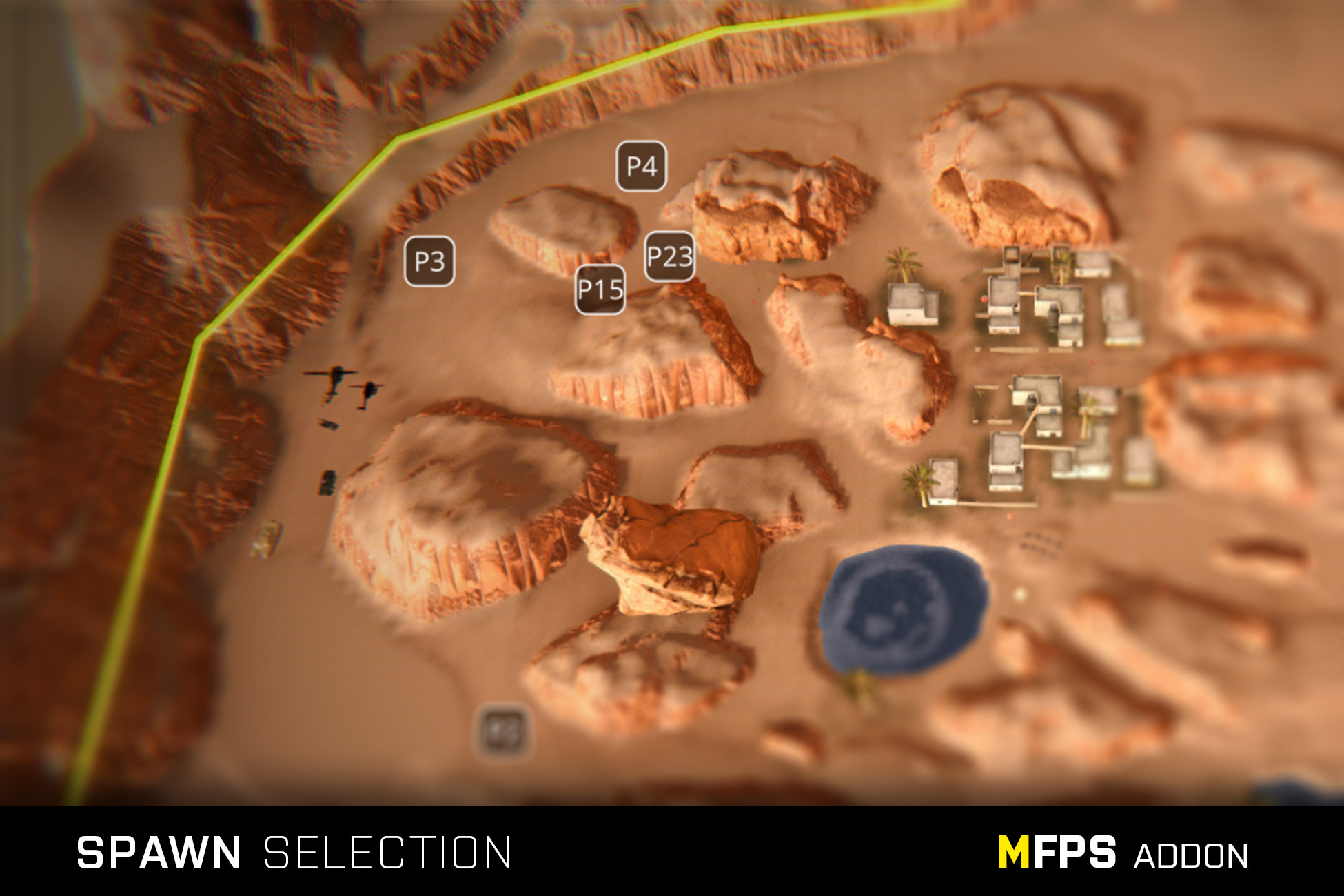Select spawn point P23
1344x896 pixels.
669,258
